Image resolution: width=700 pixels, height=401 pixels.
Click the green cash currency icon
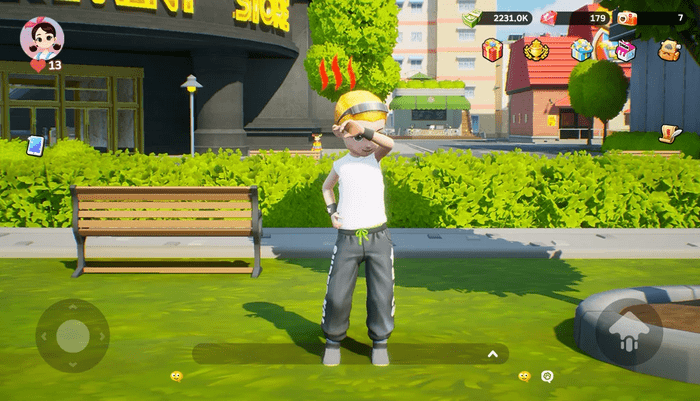pyautogui.click(x=471, y=18)
